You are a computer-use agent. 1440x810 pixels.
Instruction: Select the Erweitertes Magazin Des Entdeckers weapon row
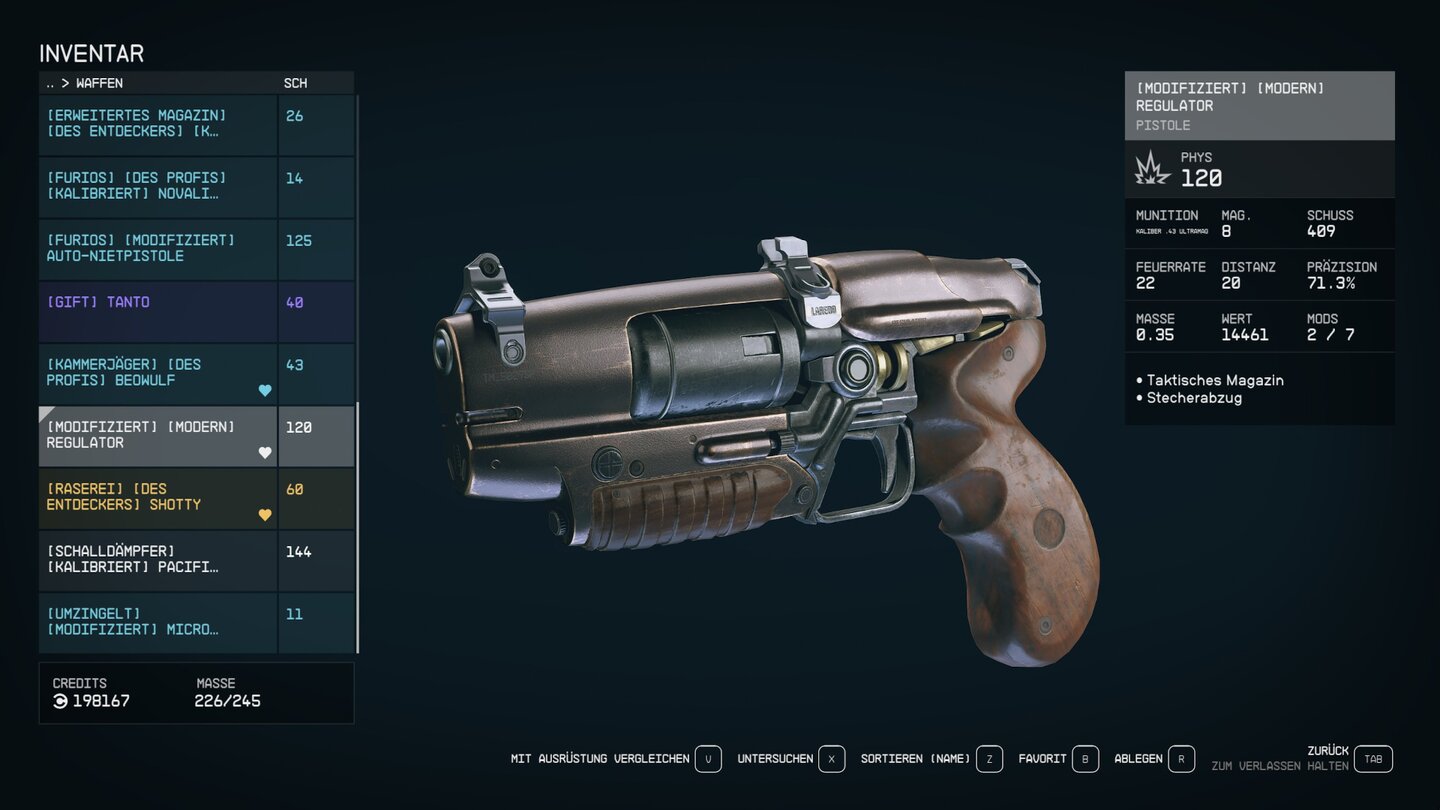click(157, 124)
